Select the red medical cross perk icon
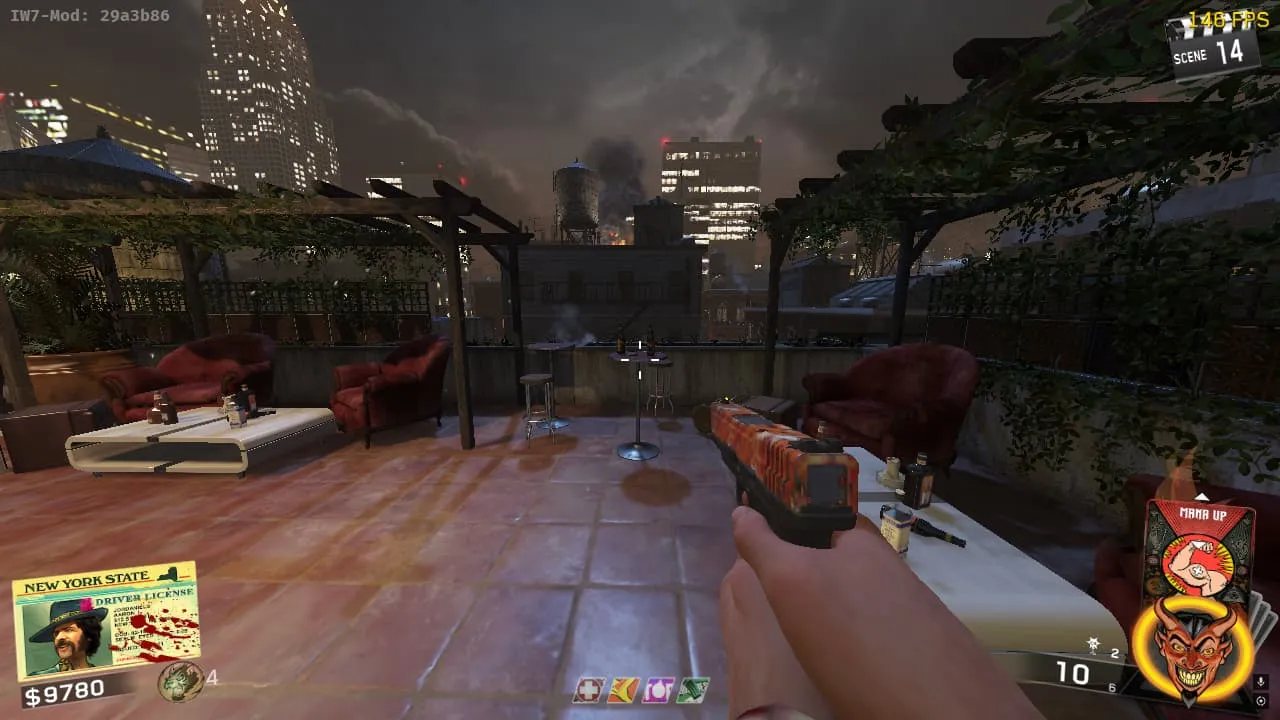Screen dimensions: 1280x720 click(x=589, y=690)
